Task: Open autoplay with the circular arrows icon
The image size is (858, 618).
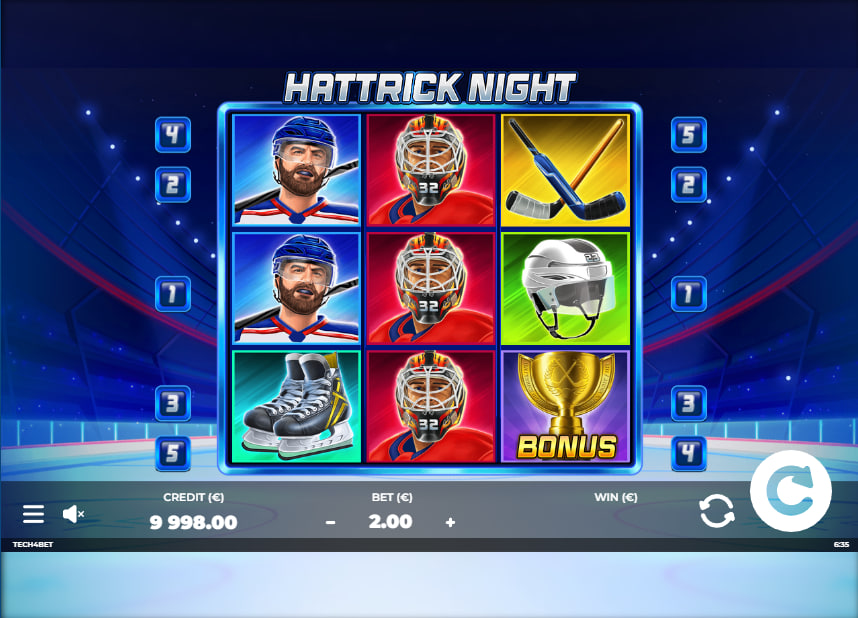Action: 717,511
